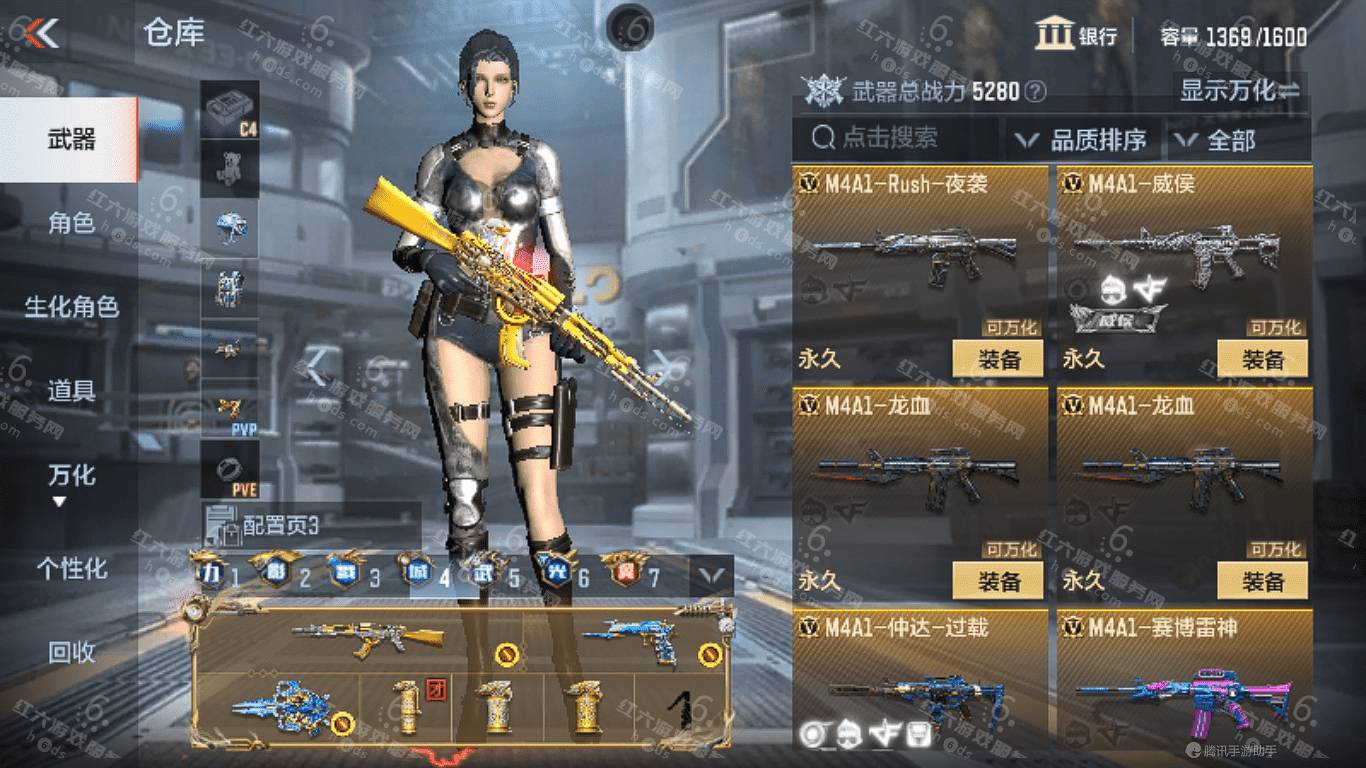Equip the M4A1-Rush-夜袭 rifle
The height and width of the screenshot is (768, 1366).
pyautogui.click(x=998, y=359)
